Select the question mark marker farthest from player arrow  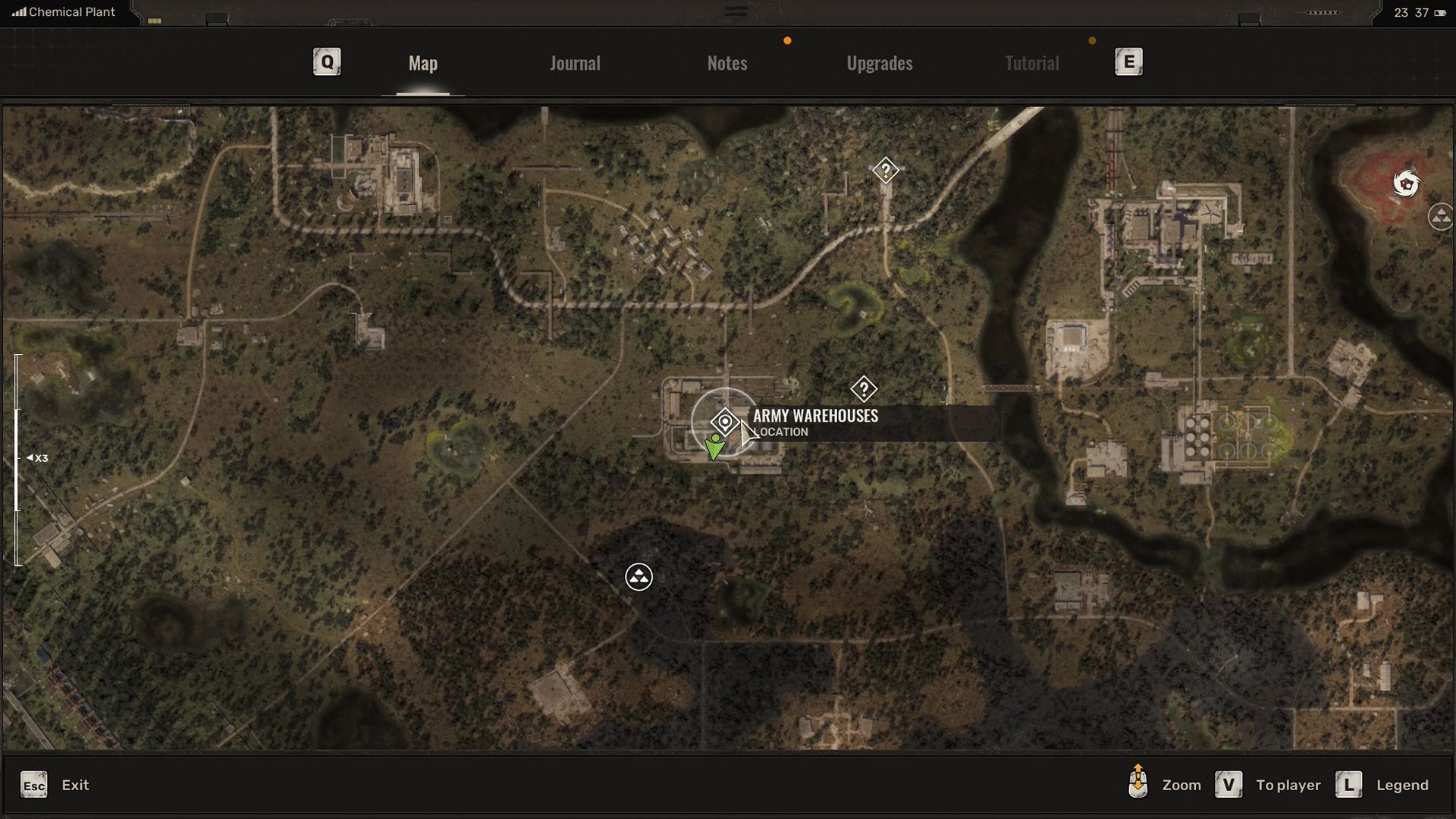(885, 171)
